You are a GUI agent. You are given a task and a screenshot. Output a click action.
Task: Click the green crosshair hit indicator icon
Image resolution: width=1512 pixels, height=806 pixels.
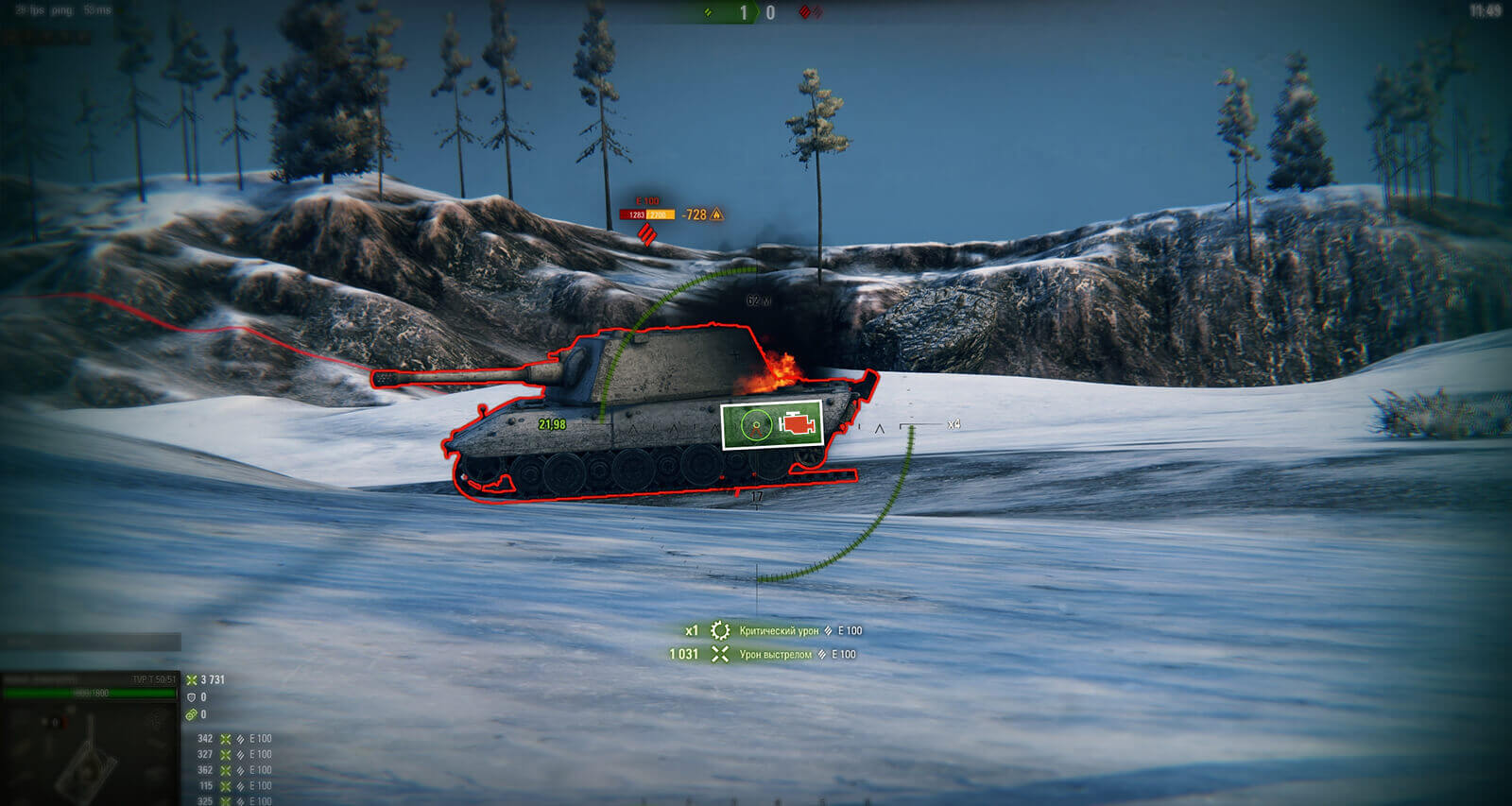[x=756, y=425]
